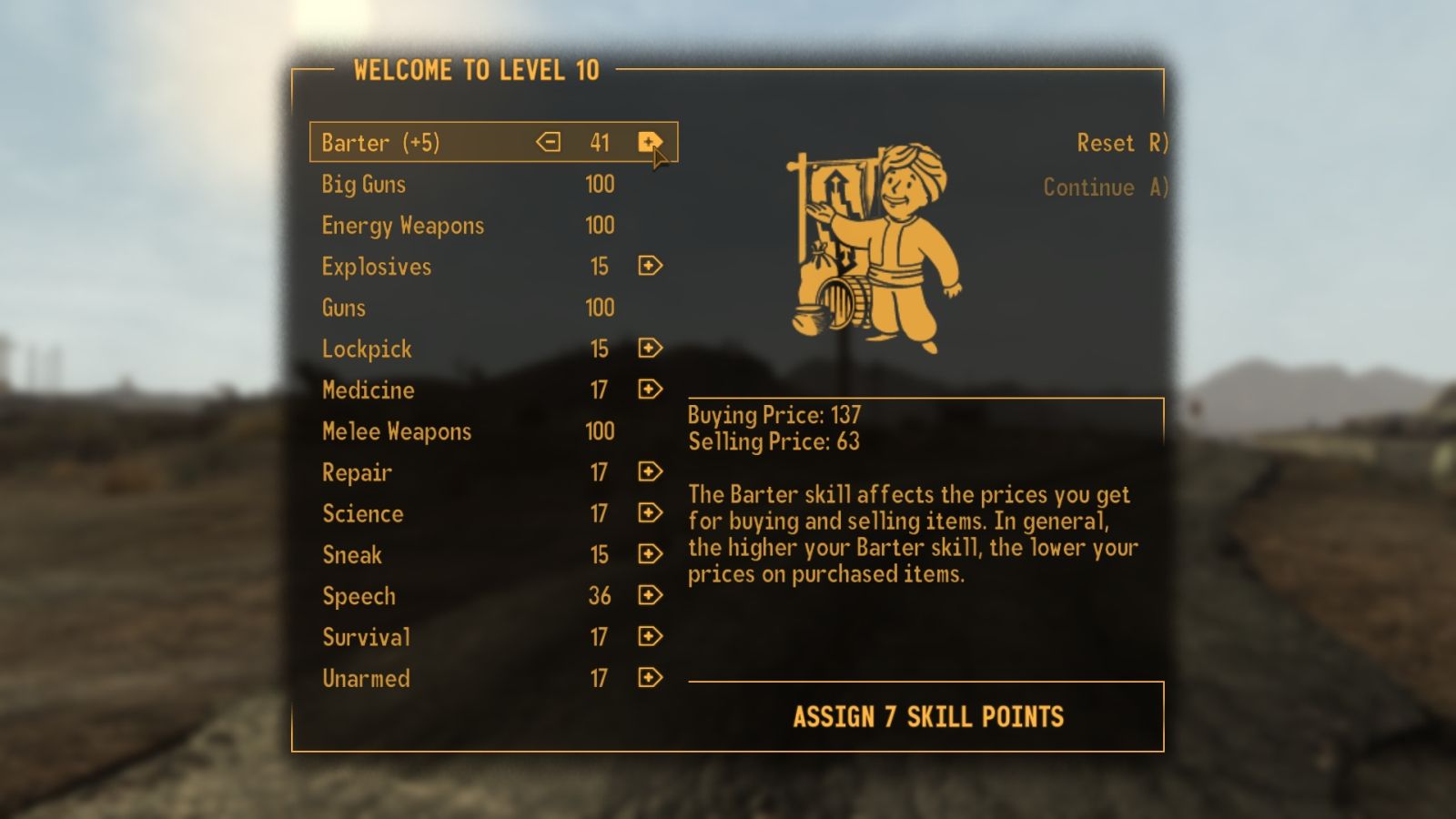Viewport: 1456px width, 819px height.
Task: Select the Energy Weapons skill entry
Action: pyautogui.click(x=400, y=225)
